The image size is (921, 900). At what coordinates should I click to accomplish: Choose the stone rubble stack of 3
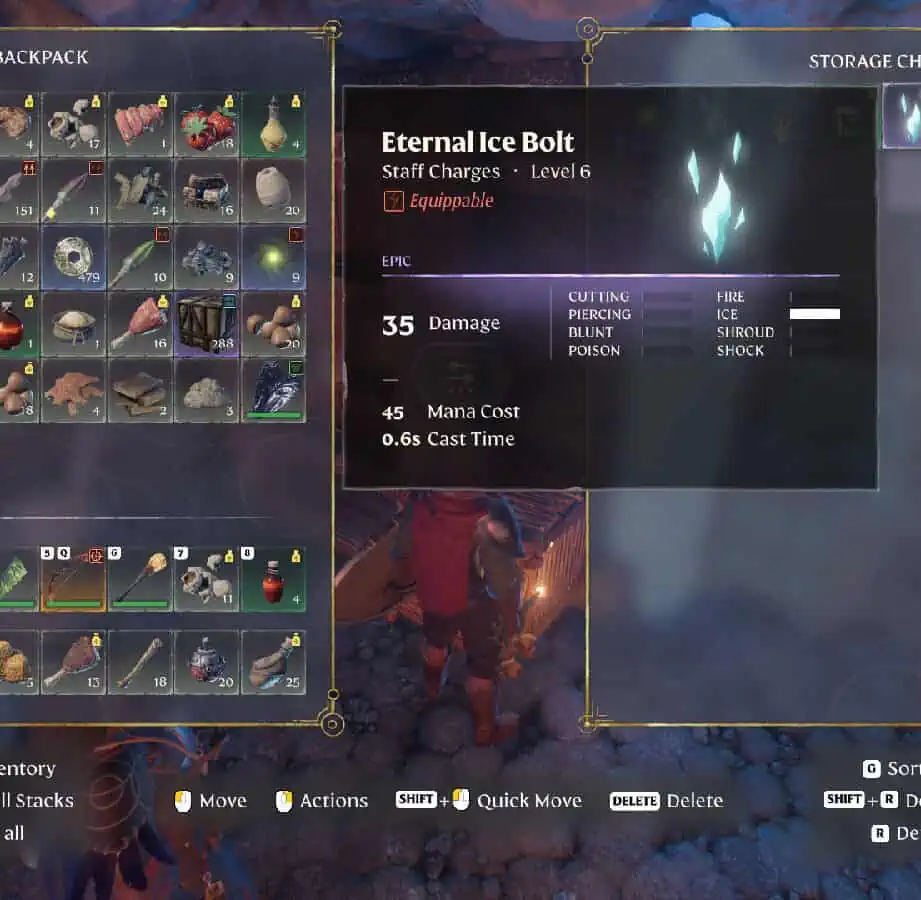point(207,389)
